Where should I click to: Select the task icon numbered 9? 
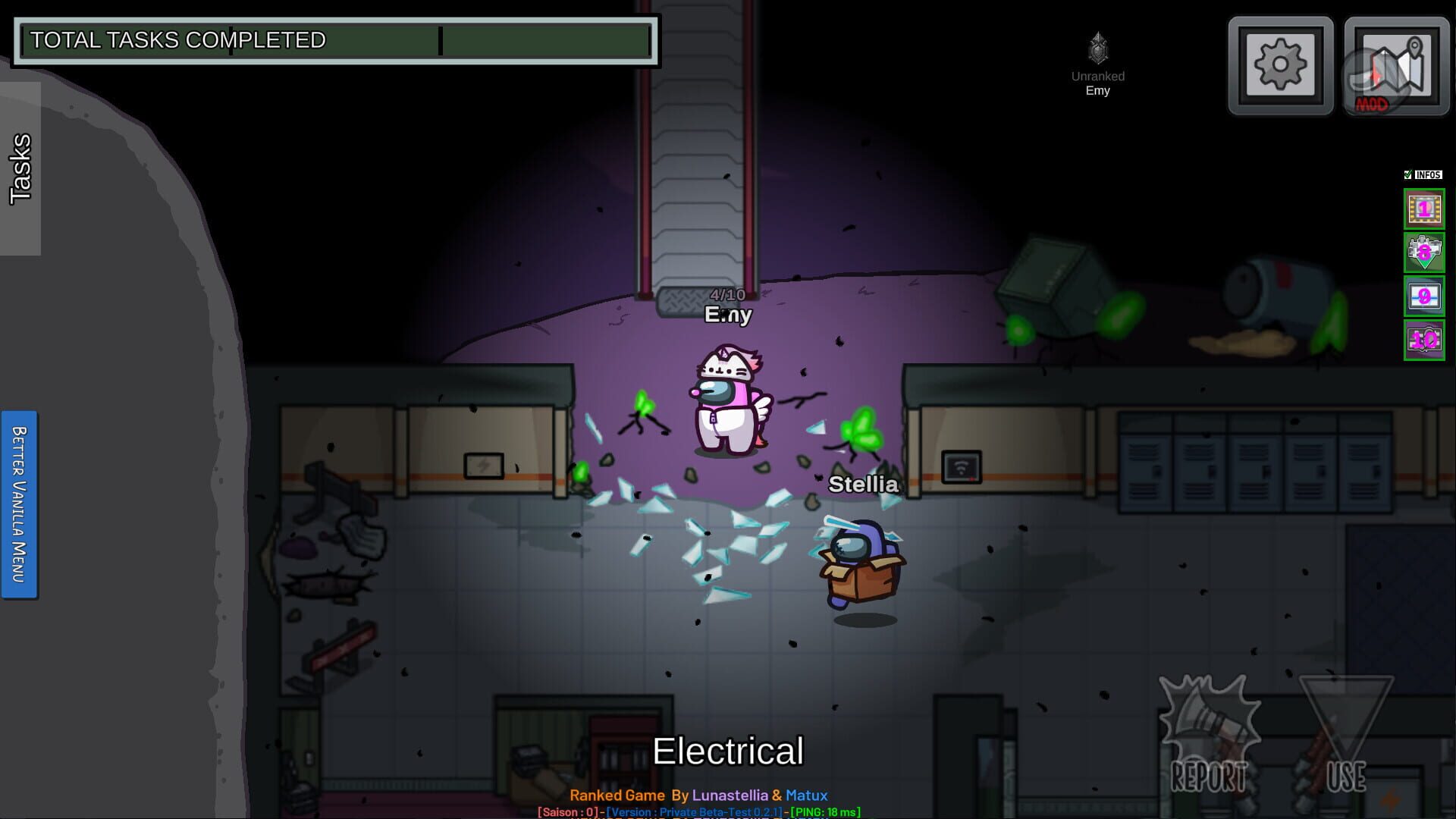coord(1424,297)
